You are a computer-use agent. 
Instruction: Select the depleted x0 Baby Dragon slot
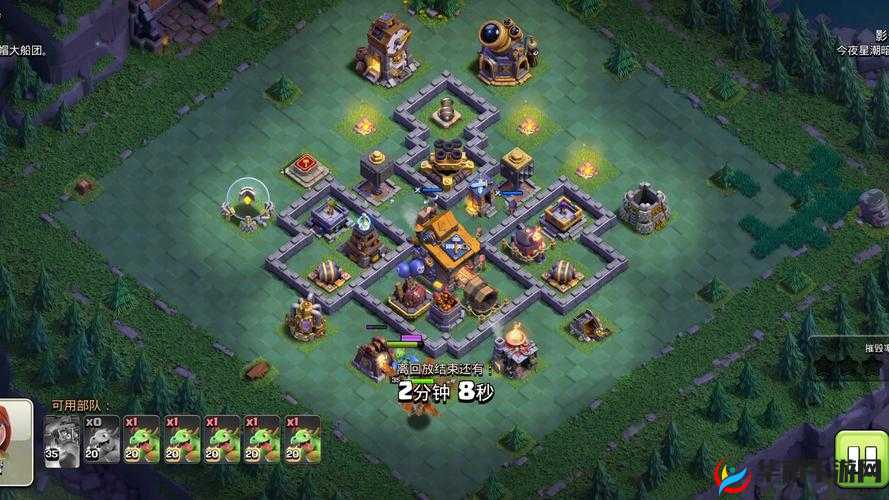101,439
